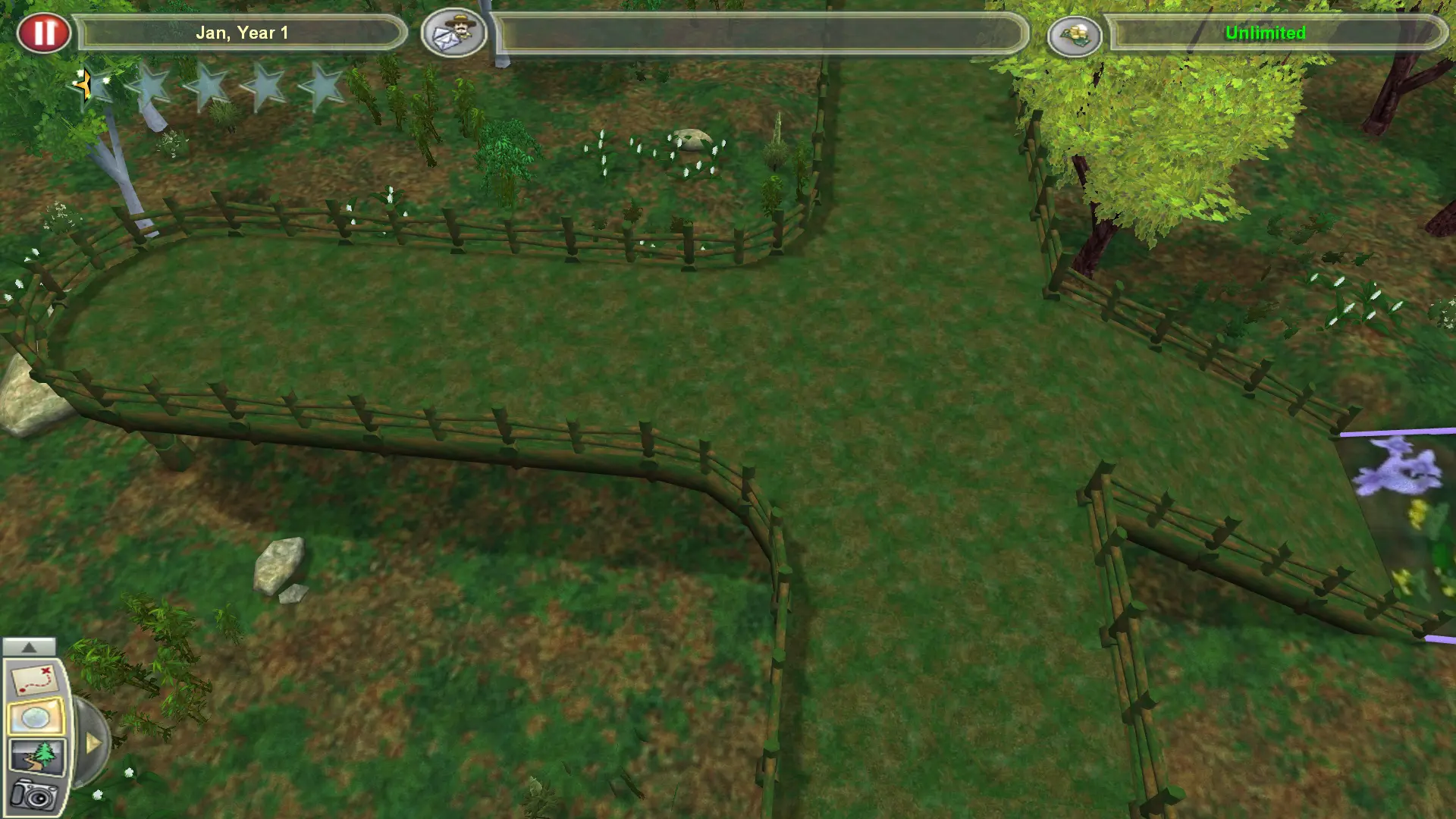Image resolution: width=1456 pixels, height=819 pixels.
Task: Toggle game pause with the red button
Action: [x=44, y=32]
